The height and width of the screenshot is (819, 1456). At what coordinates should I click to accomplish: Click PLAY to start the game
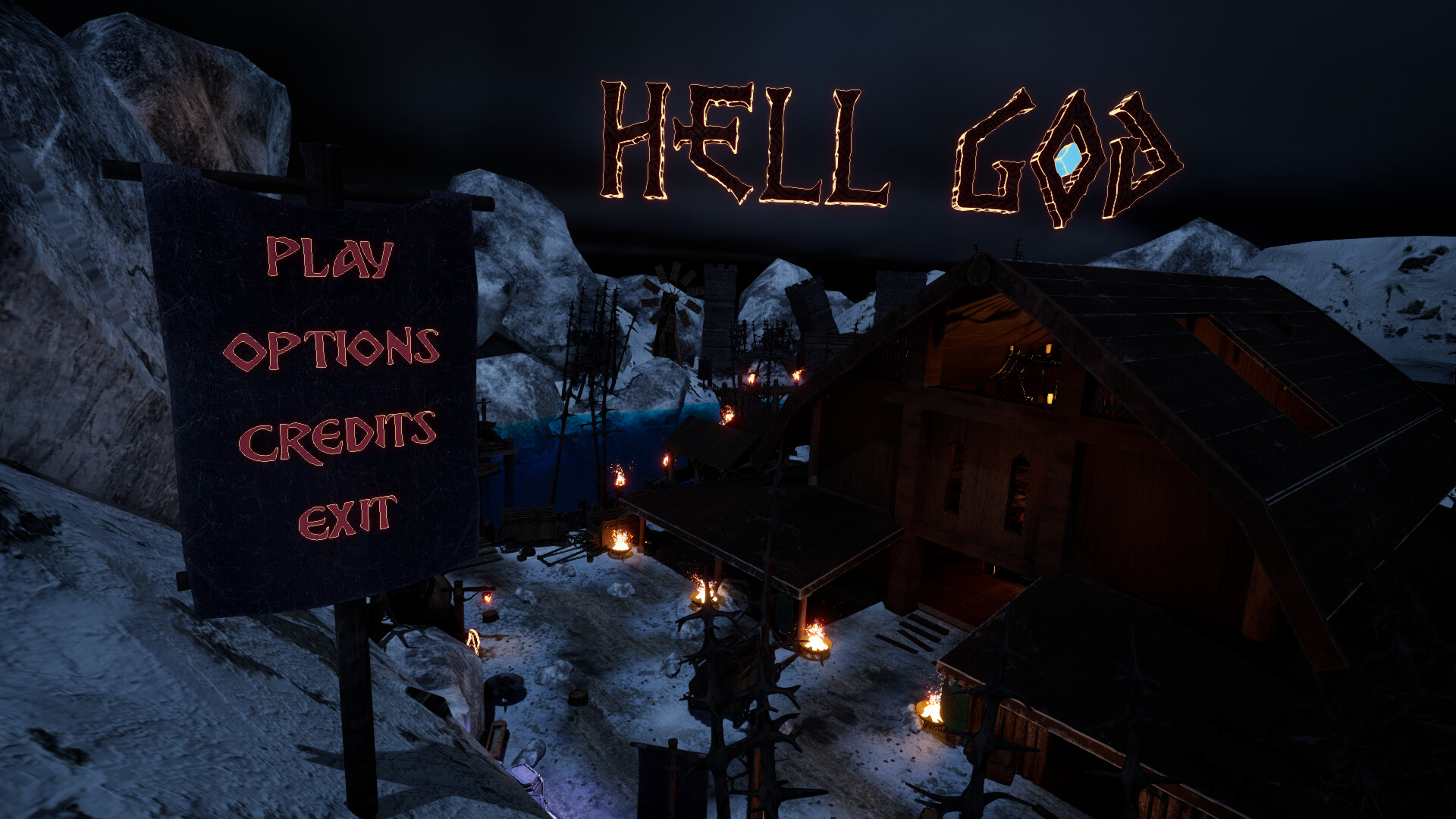[x=330, y=258]
